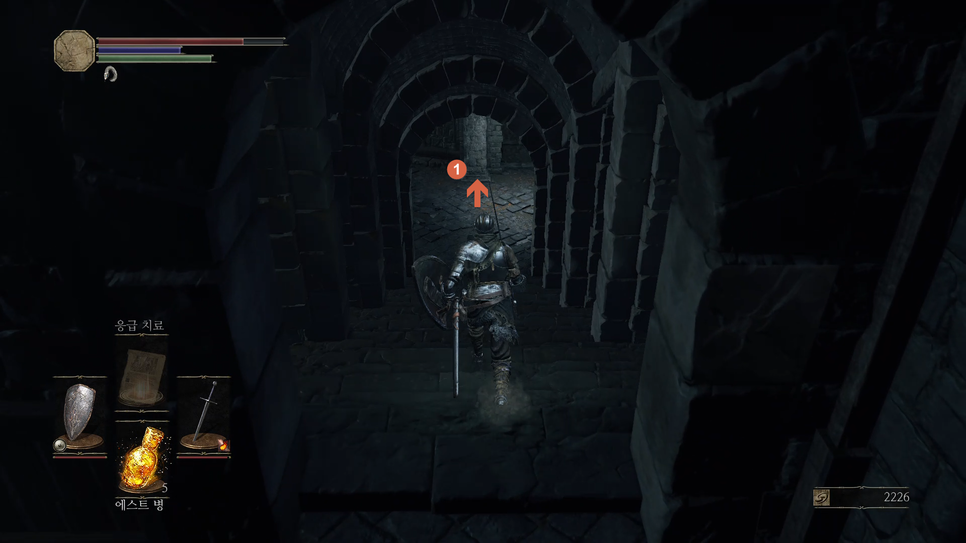The image size is (966, 543).
Task: Select the right-hand sword slot
Action: (205, 413)
